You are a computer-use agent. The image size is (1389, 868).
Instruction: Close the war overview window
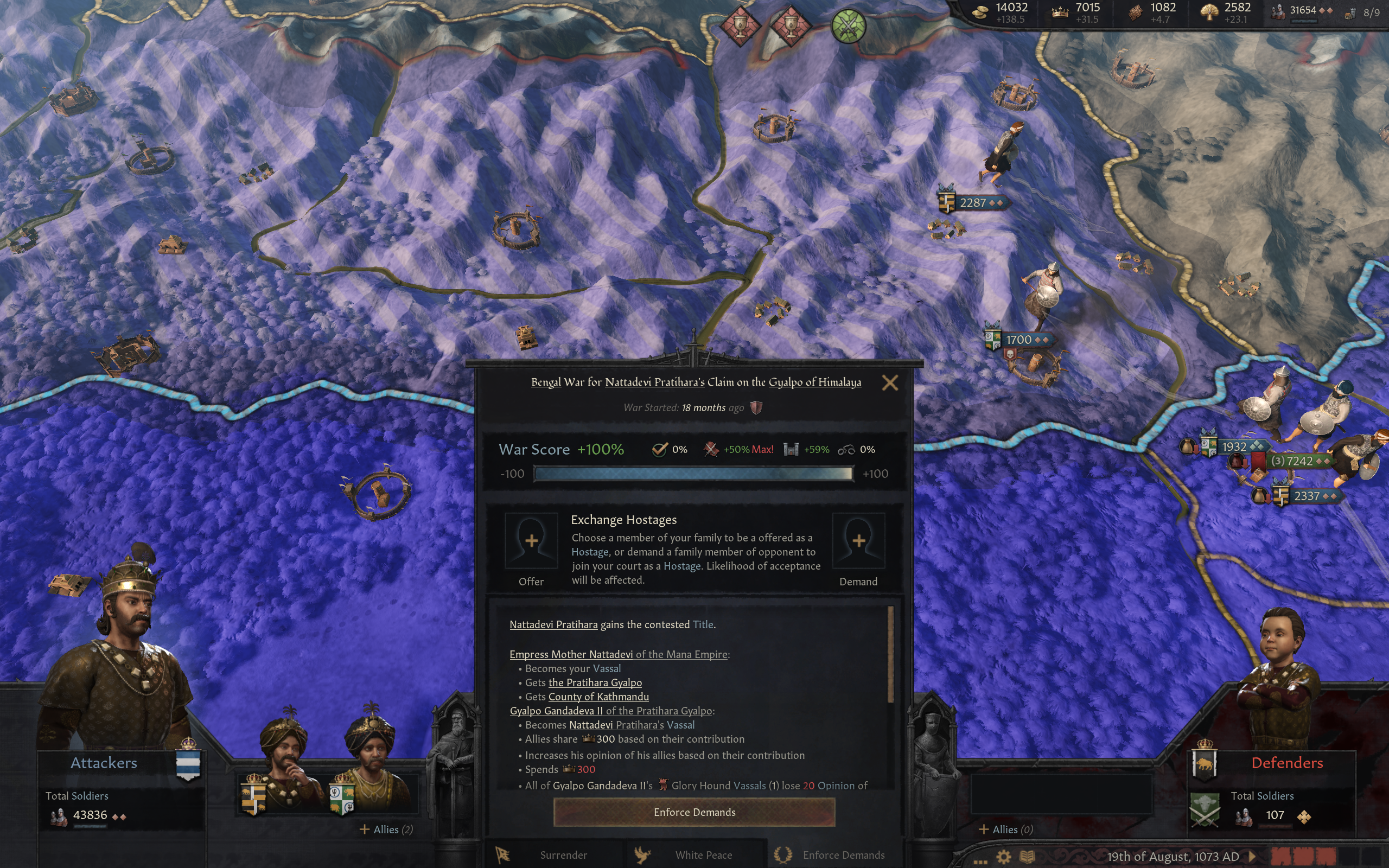(890, 383)
